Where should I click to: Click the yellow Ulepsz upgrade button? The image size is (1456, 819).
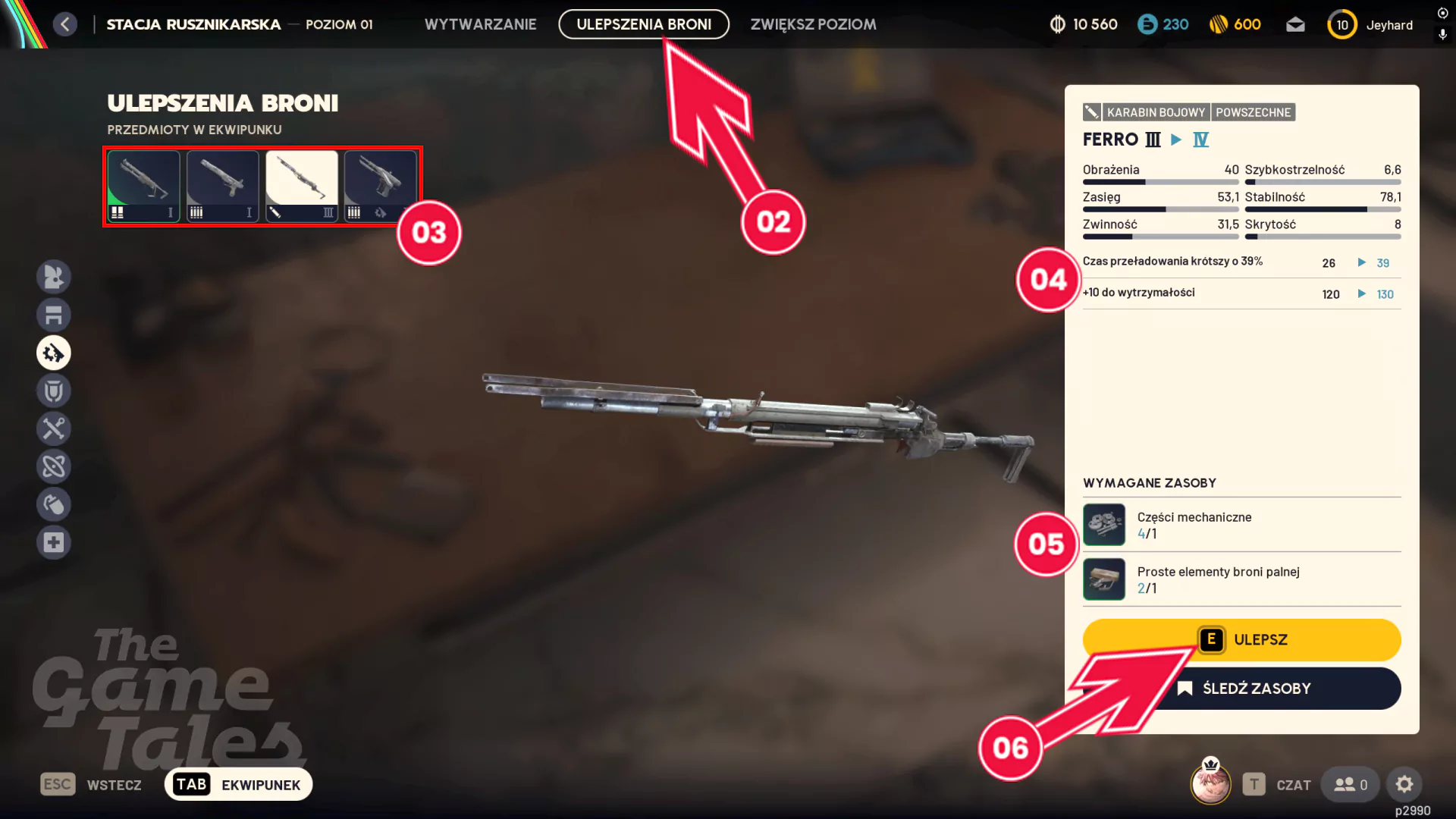click(x=1241, y=639)
